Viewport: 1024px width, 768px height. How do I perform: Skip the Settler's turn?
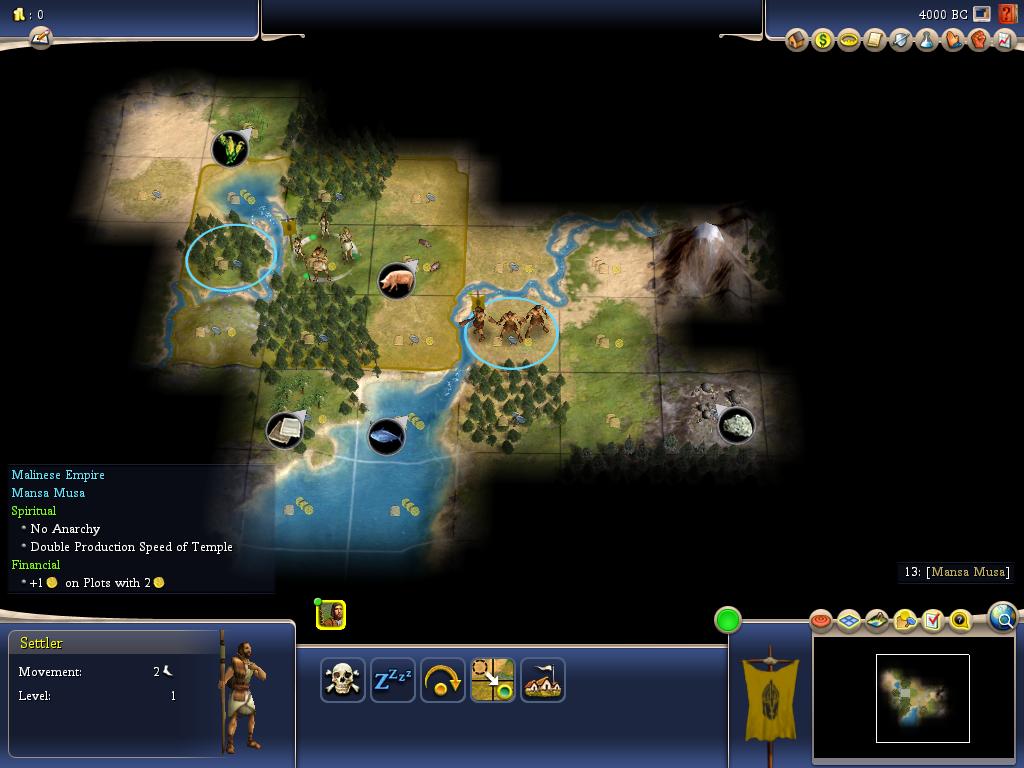click(442, 680)
